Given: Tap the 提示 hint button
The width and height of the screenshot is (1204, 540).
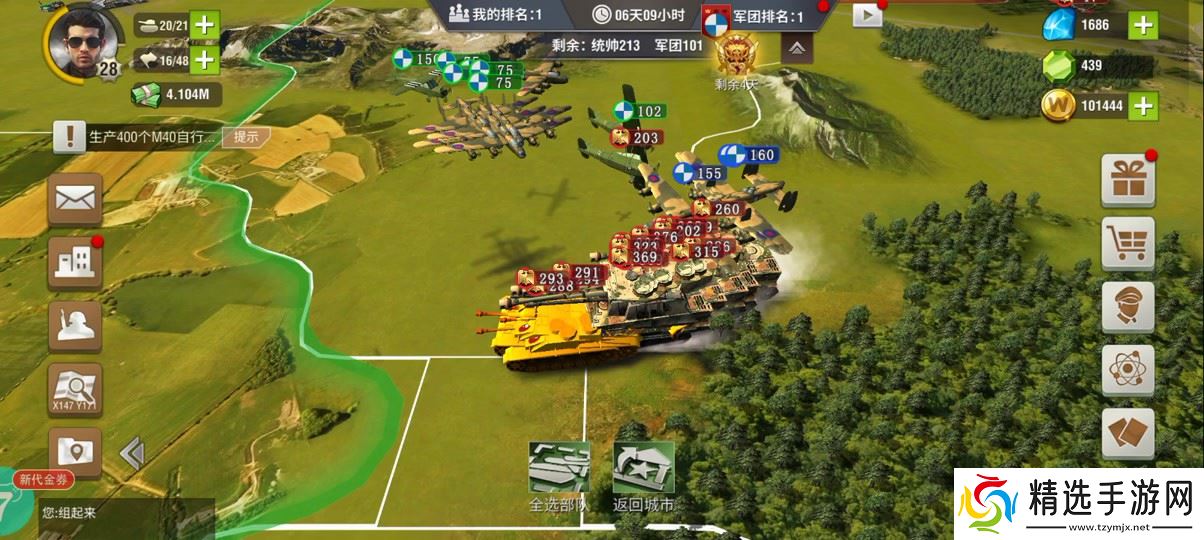Looking at the screenshot, I should pyautogui.click(x=246, y=137).
